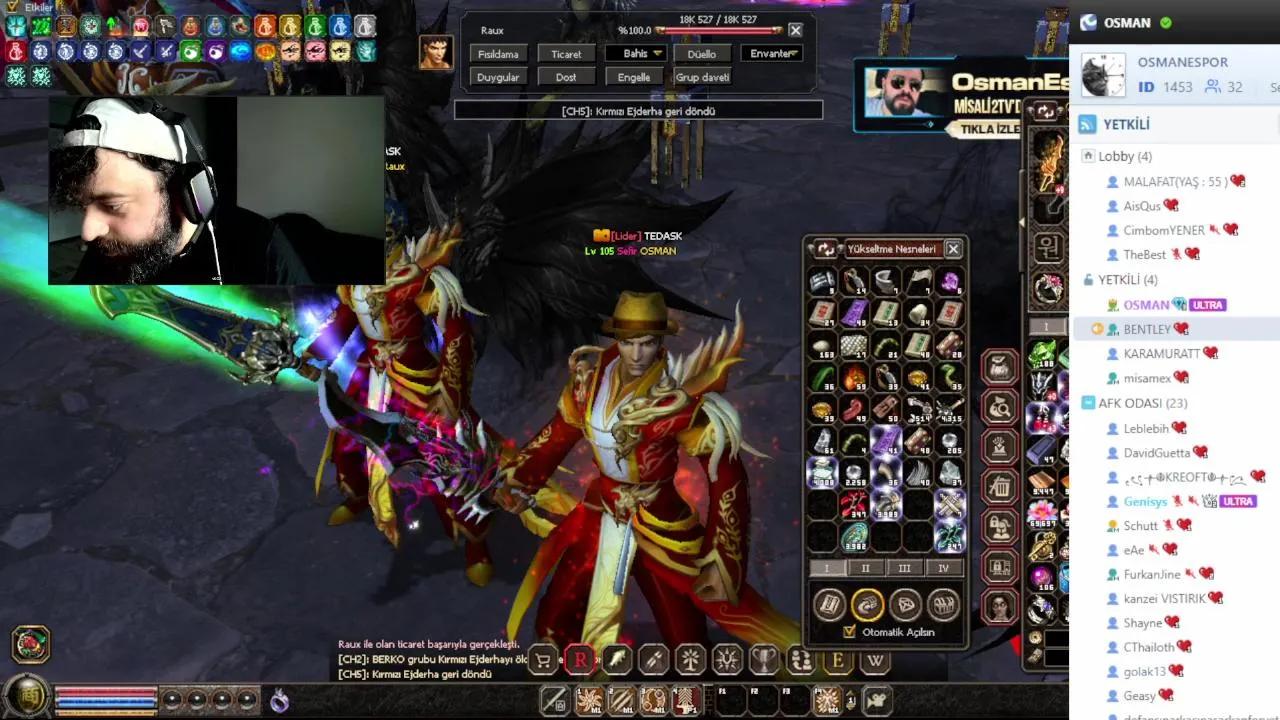The height and width of the screenshot is (720, 1280).
Task: Click the fish icon on the bottom action bar
Action: click(x=618, y=660)
